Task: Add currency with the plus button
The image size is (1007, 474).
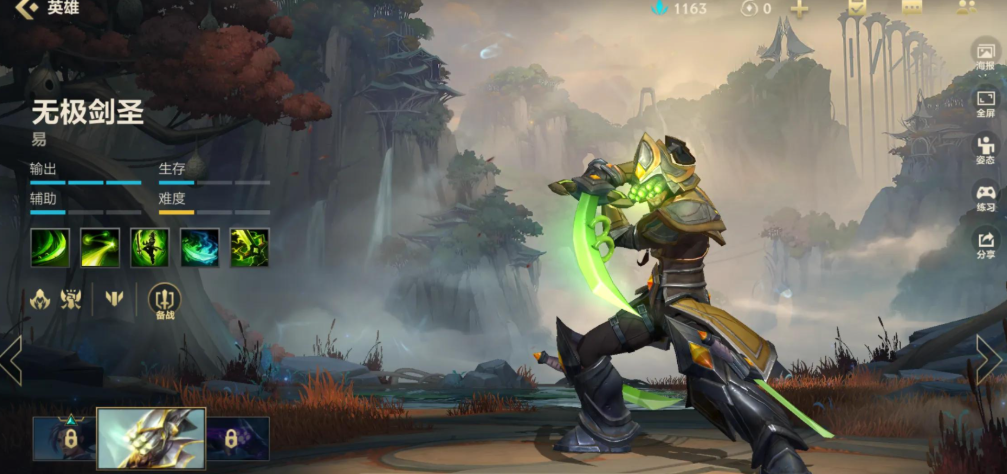Action: tap(799, 8)
